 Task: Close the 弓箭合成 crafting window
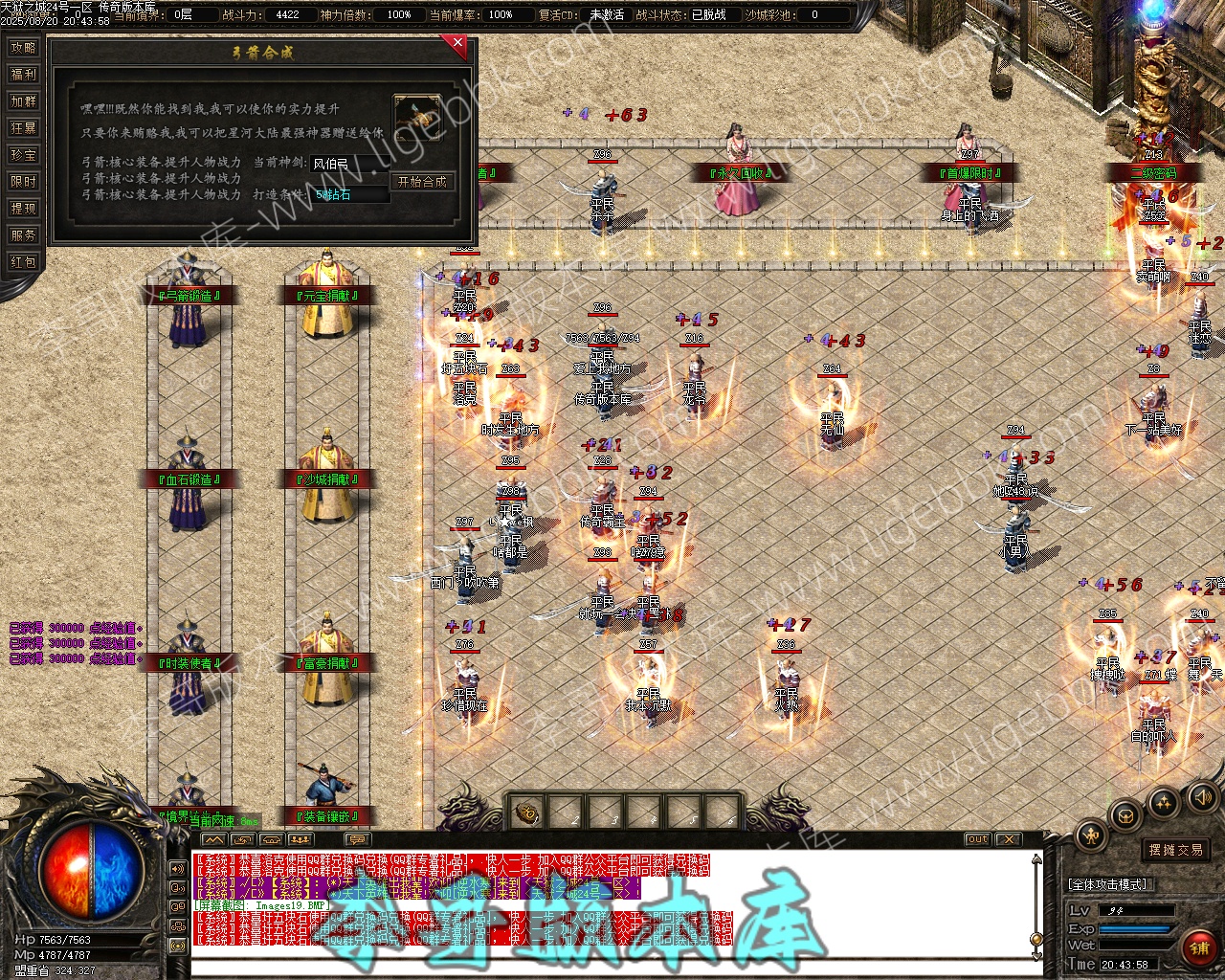(x=458, y=43)
